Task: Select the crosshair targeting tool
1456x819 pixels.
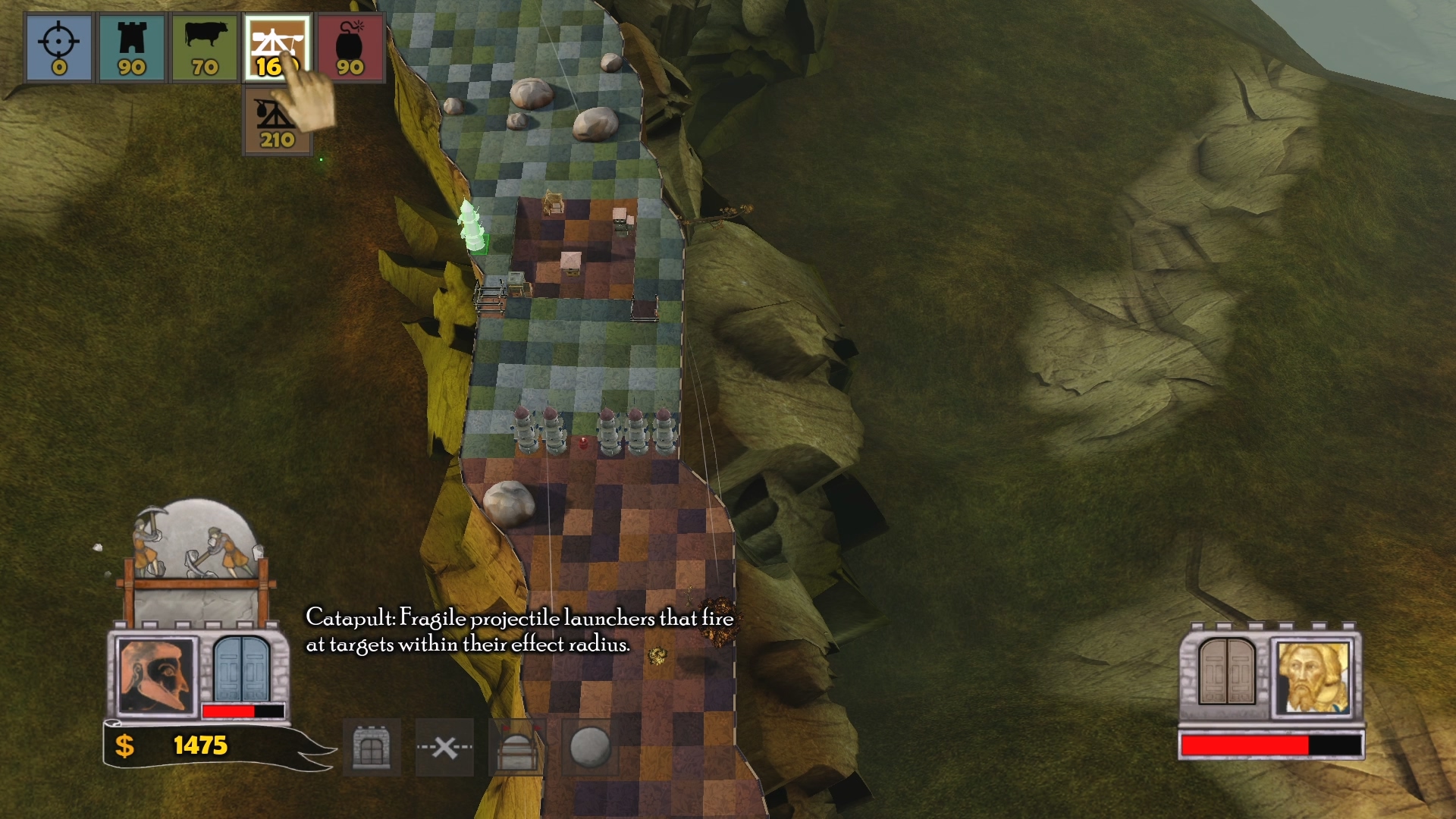Action: pos(58,48)
